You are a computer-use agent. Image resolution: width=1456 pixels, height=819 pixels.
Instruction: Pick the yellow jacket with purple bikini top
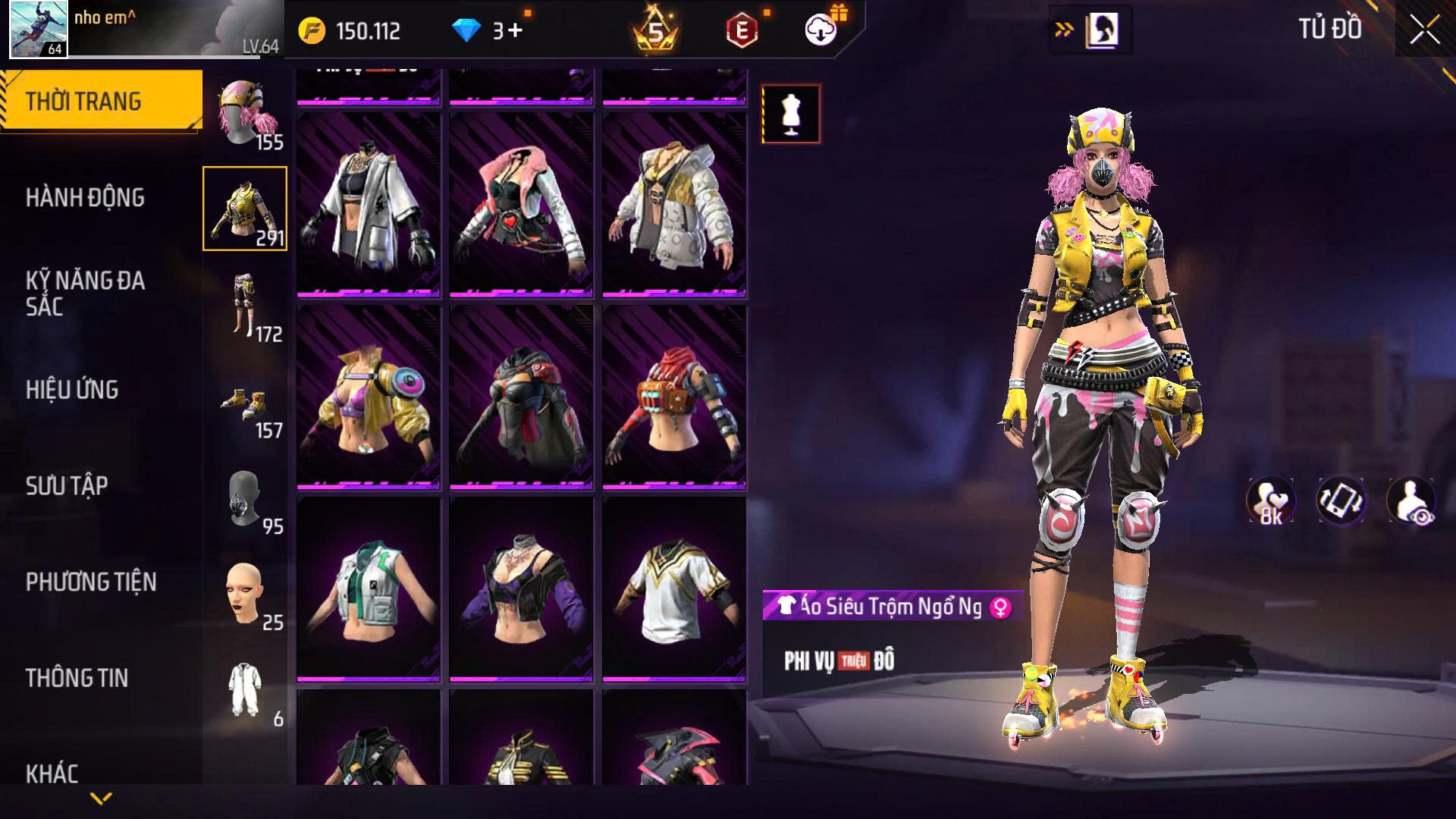click(x=369, y=397)
